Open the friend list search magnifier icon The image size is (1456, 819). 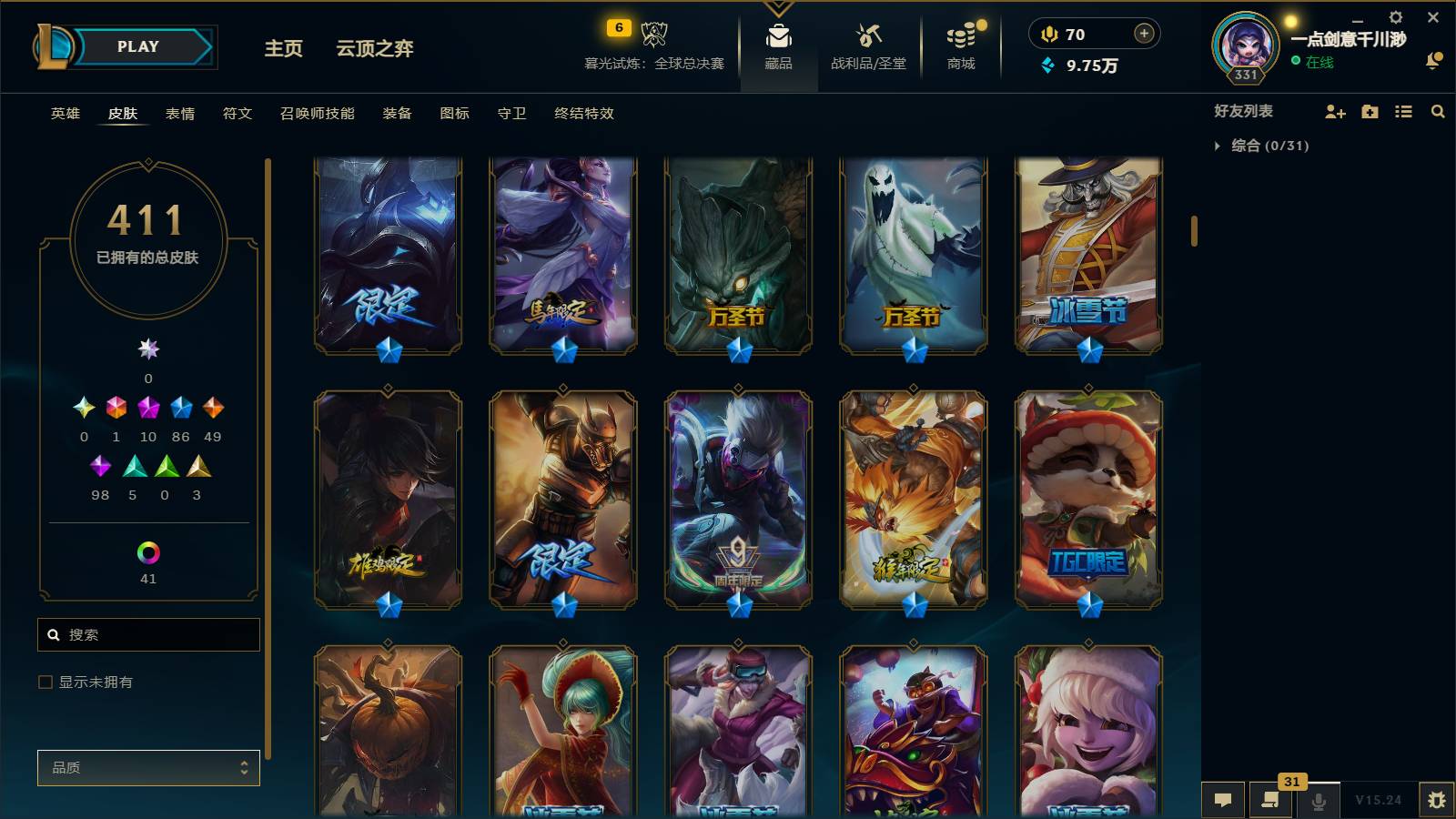[x=1438, y=112]
